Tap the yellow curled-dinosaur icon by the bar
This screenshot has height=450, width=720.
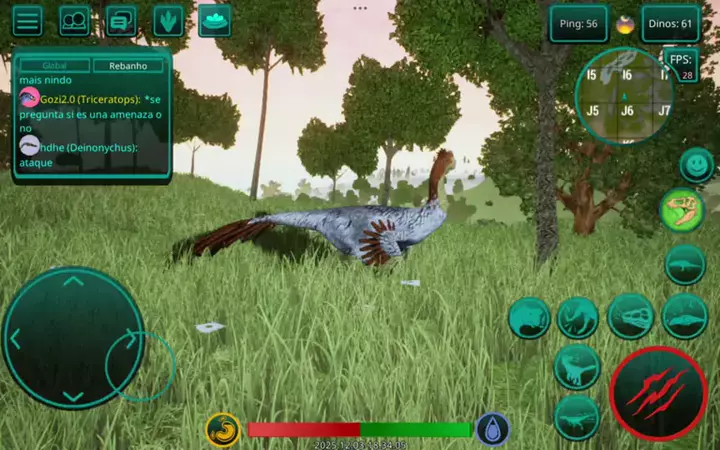[223, 430]
